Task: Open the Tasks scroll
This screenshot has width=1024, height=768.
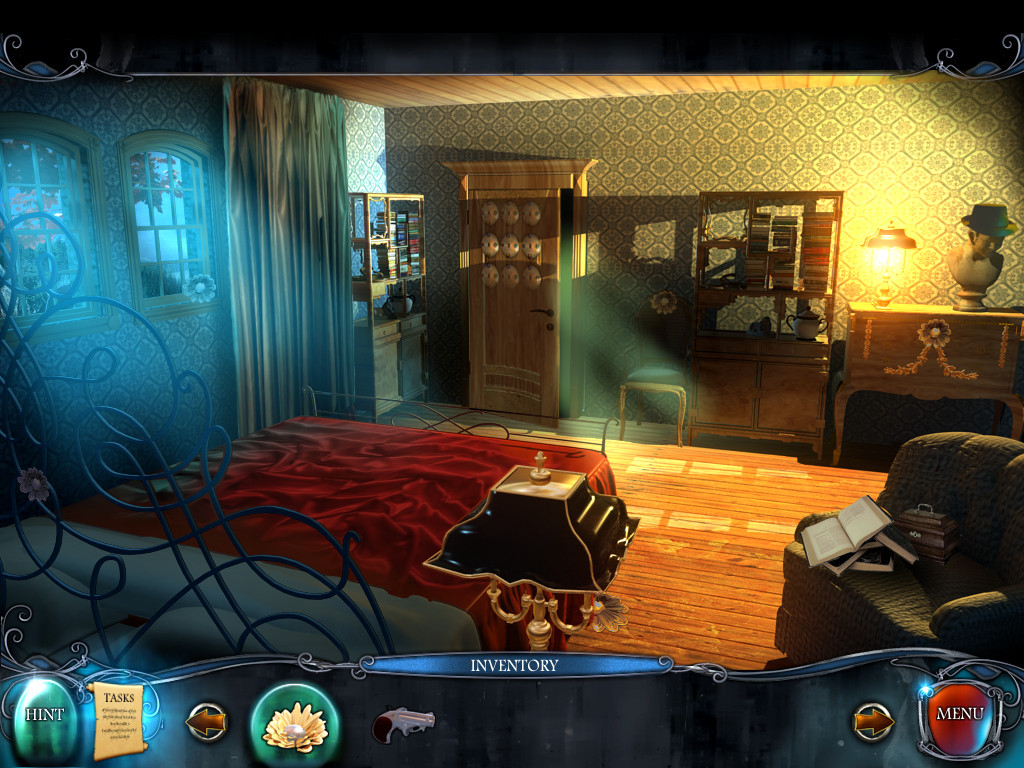Action: point(119,719)
